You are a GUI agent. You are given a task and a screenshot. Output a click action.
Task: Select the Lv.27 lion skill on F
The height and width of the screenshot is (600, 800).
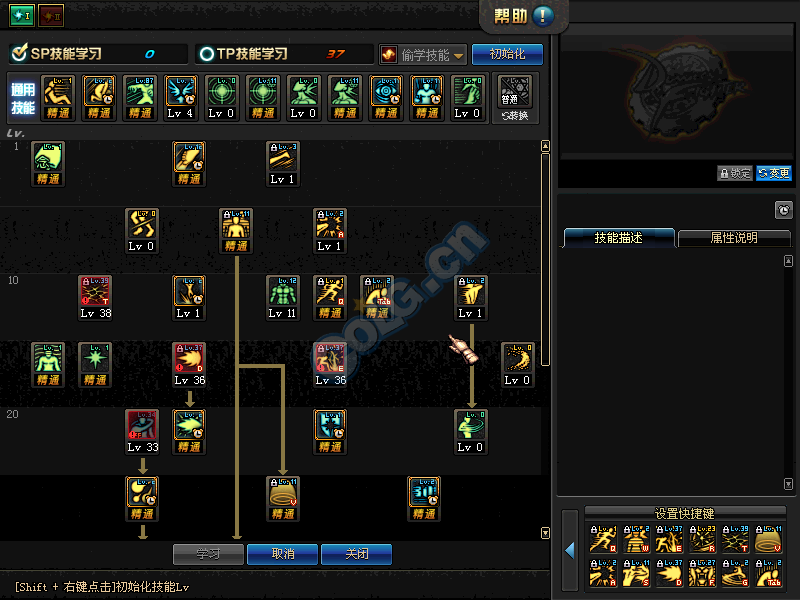(x=703, y=575)
